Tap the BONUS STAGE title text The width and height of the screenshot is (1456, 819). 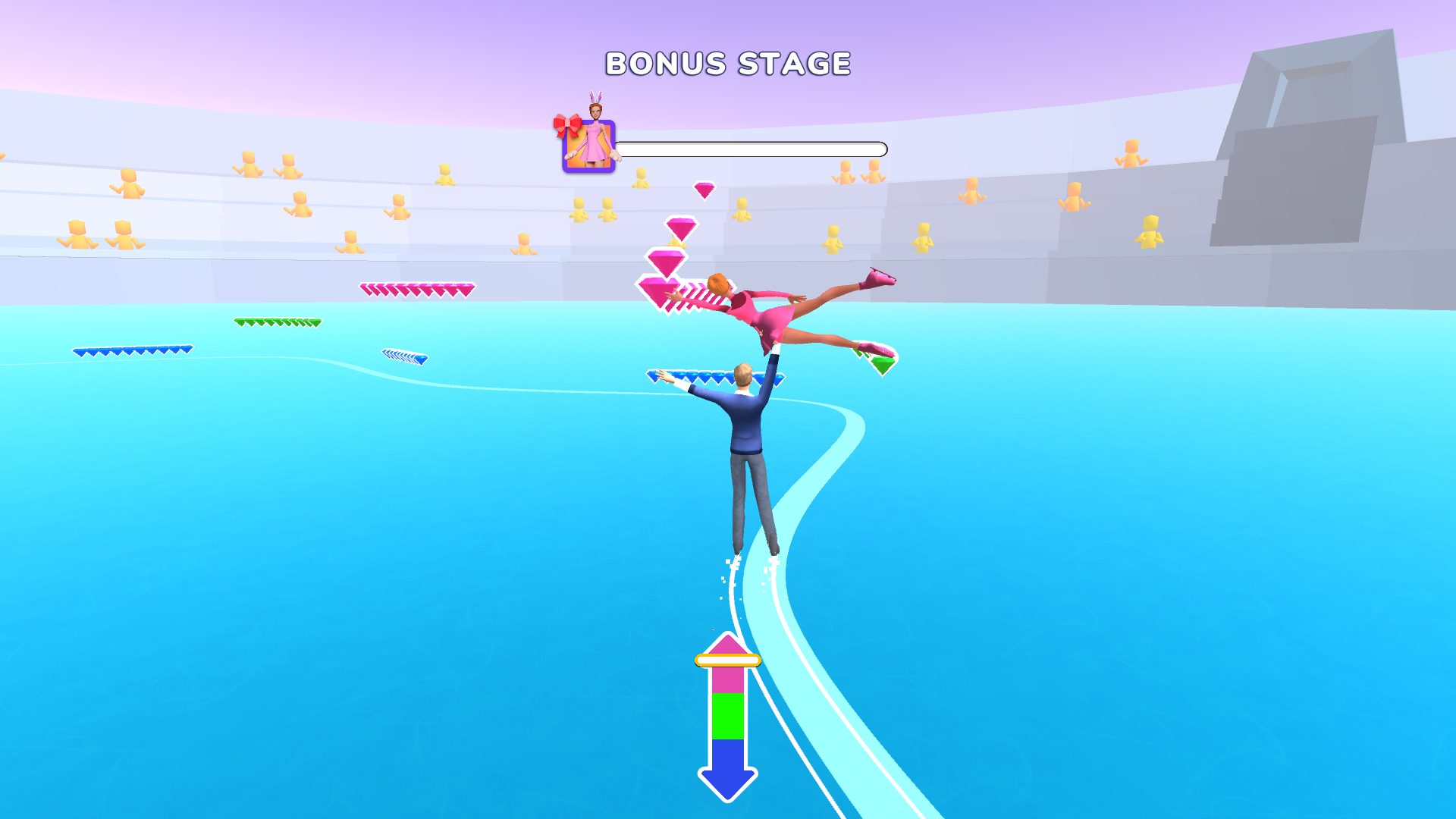click(x=726, y=64)
